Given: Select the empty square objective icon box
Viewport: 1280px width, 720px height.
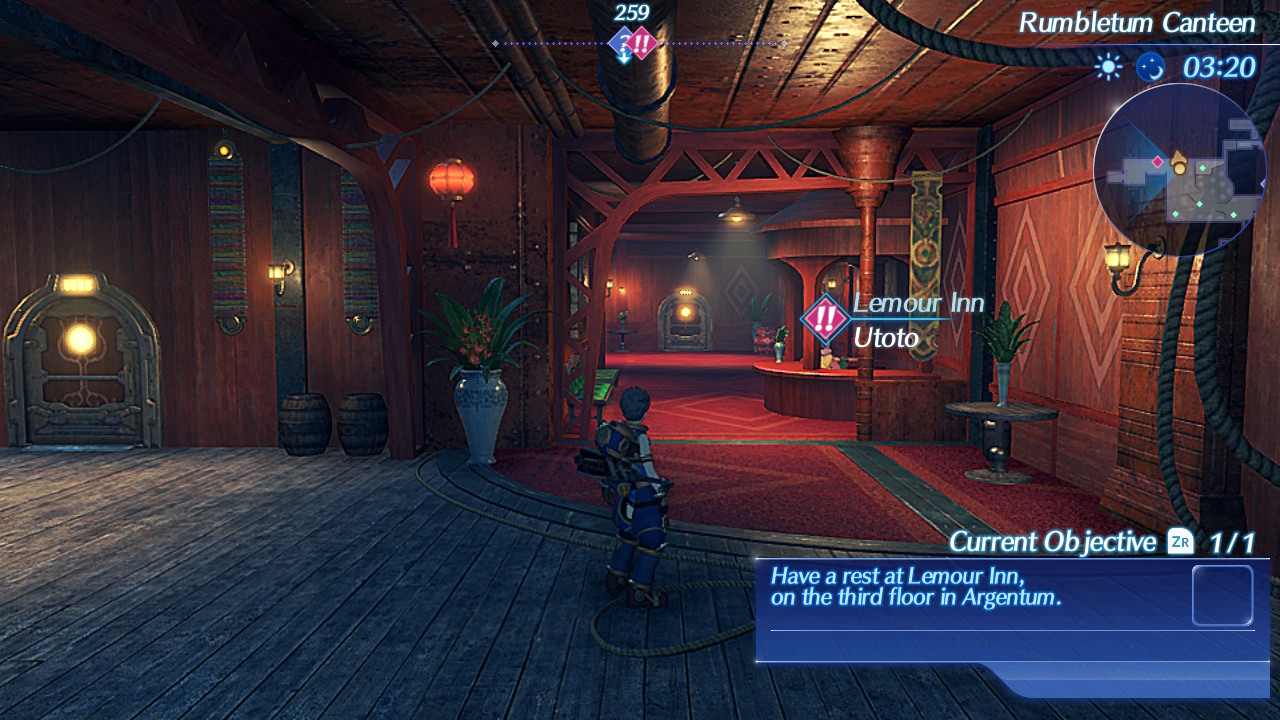Looking at the screenshot, I should click(1222, 596).
